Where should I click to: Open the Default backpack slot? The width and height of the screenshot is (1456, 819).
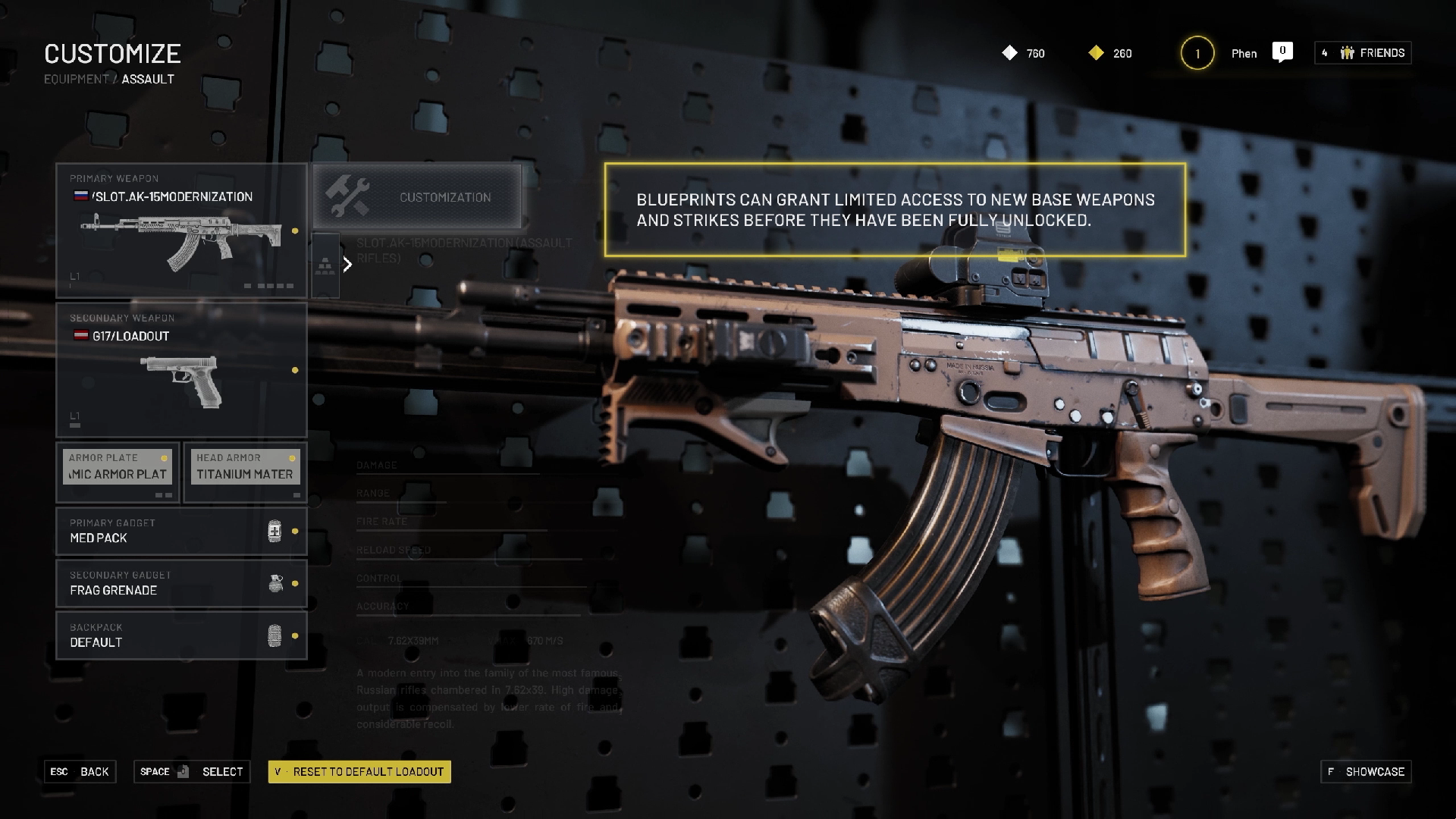[181, 635]
